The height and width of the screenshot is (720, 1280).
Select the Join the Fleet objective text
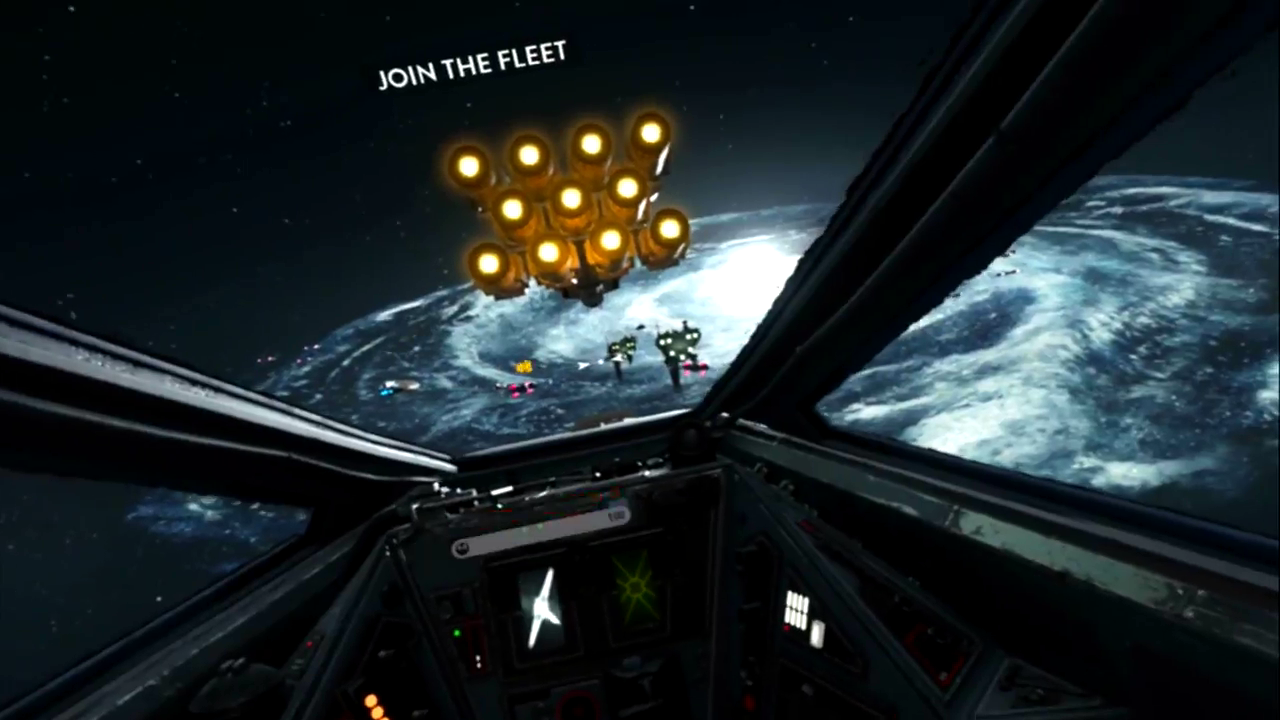(472, 65)
